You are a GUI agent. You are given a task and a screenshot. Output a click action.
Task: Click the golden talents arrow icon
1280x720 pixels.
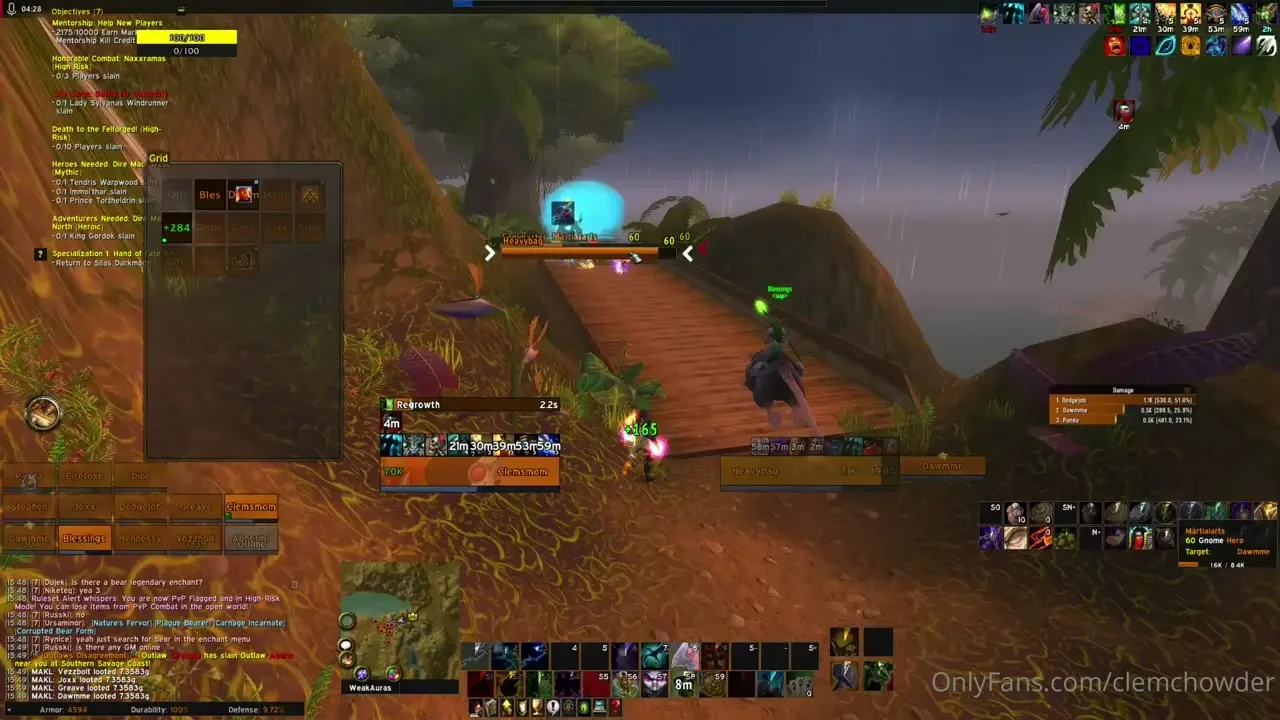click(507, 708)
